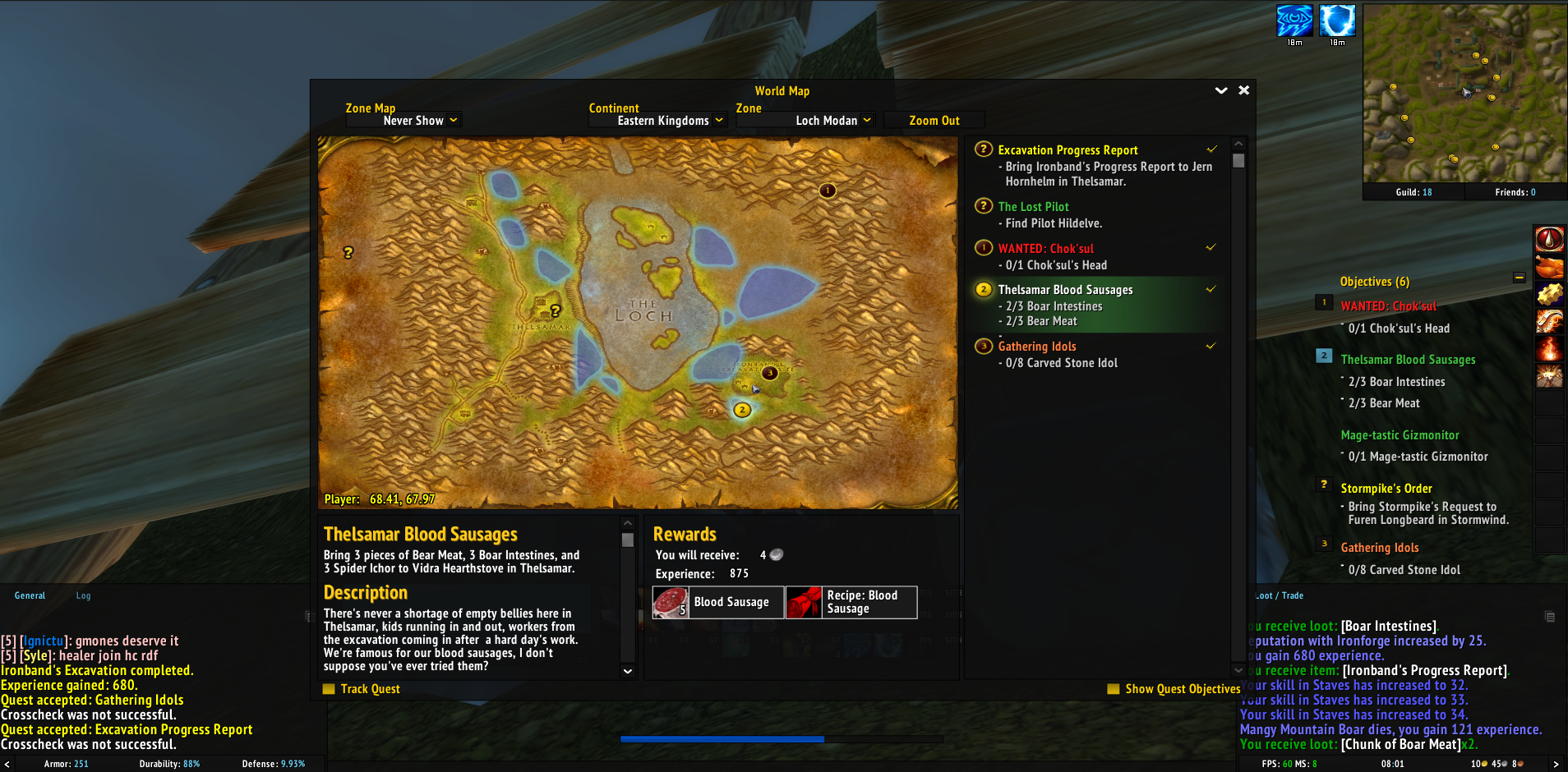Toggle tracking checkmark for WANTED: Chok'sul
The height and width of the screenshot is (772, 1568).
pyautogui.click(x=1212, y=247)
